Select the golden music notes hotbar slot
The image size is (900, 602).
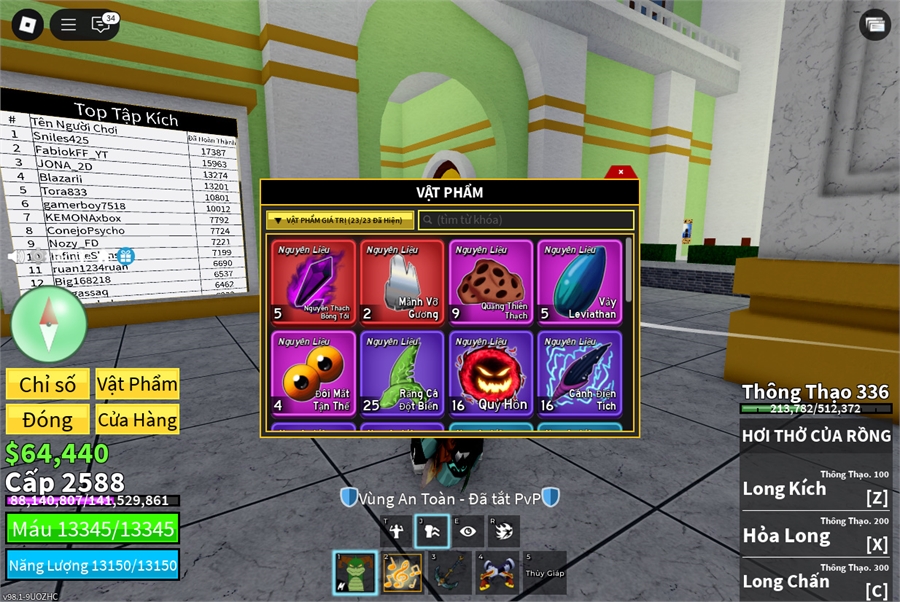(402, 573)
